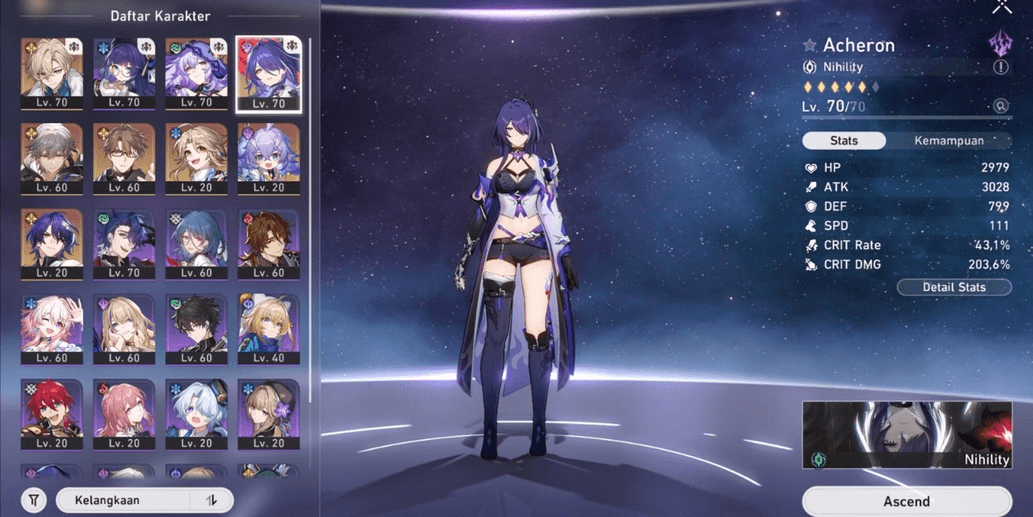The height and width of the screenshot is (517, 1033).
Task: Open the purple lightning element icon
Action: pos(1000,43)
